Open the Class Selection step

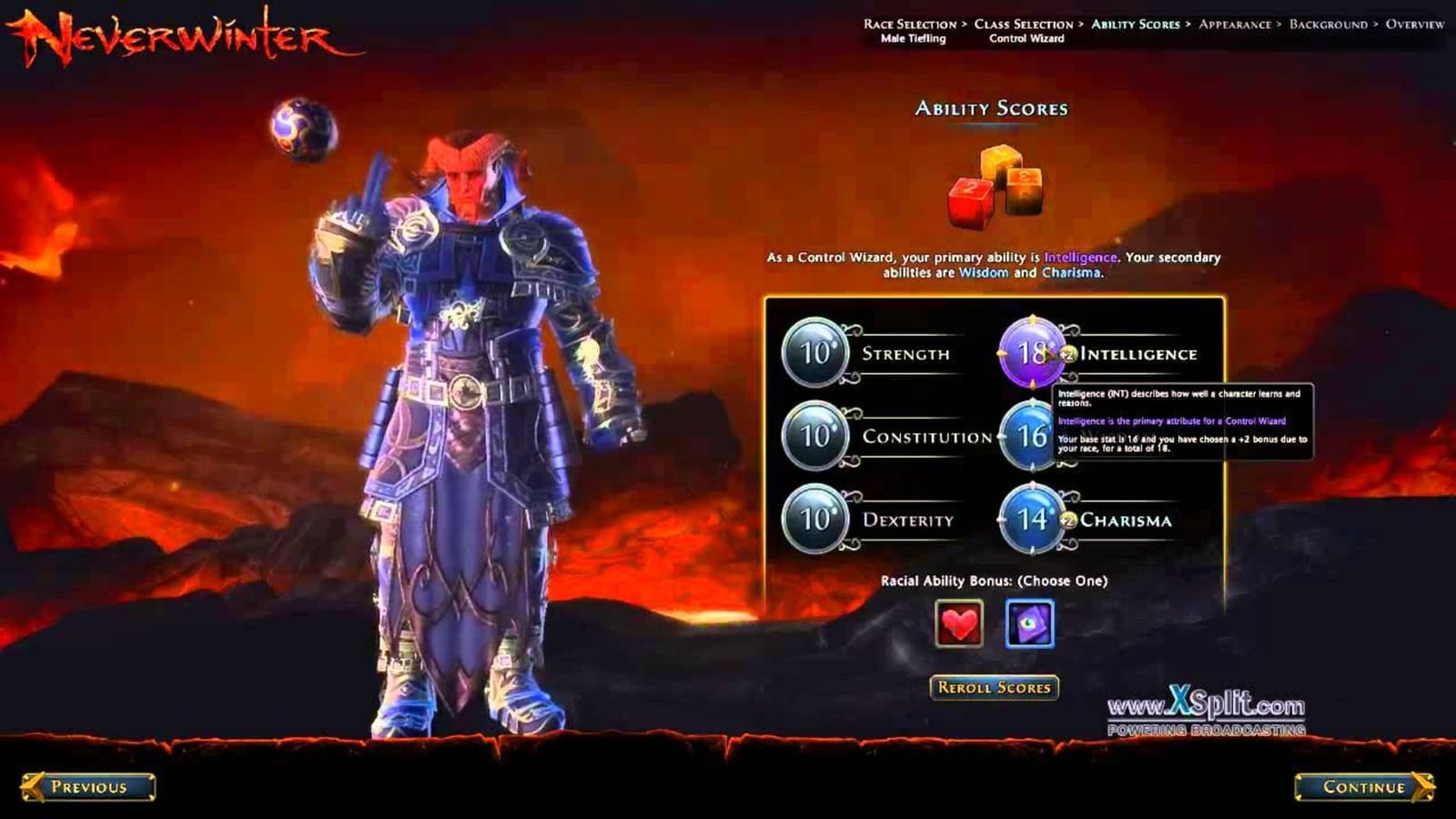click(1021, 25)
